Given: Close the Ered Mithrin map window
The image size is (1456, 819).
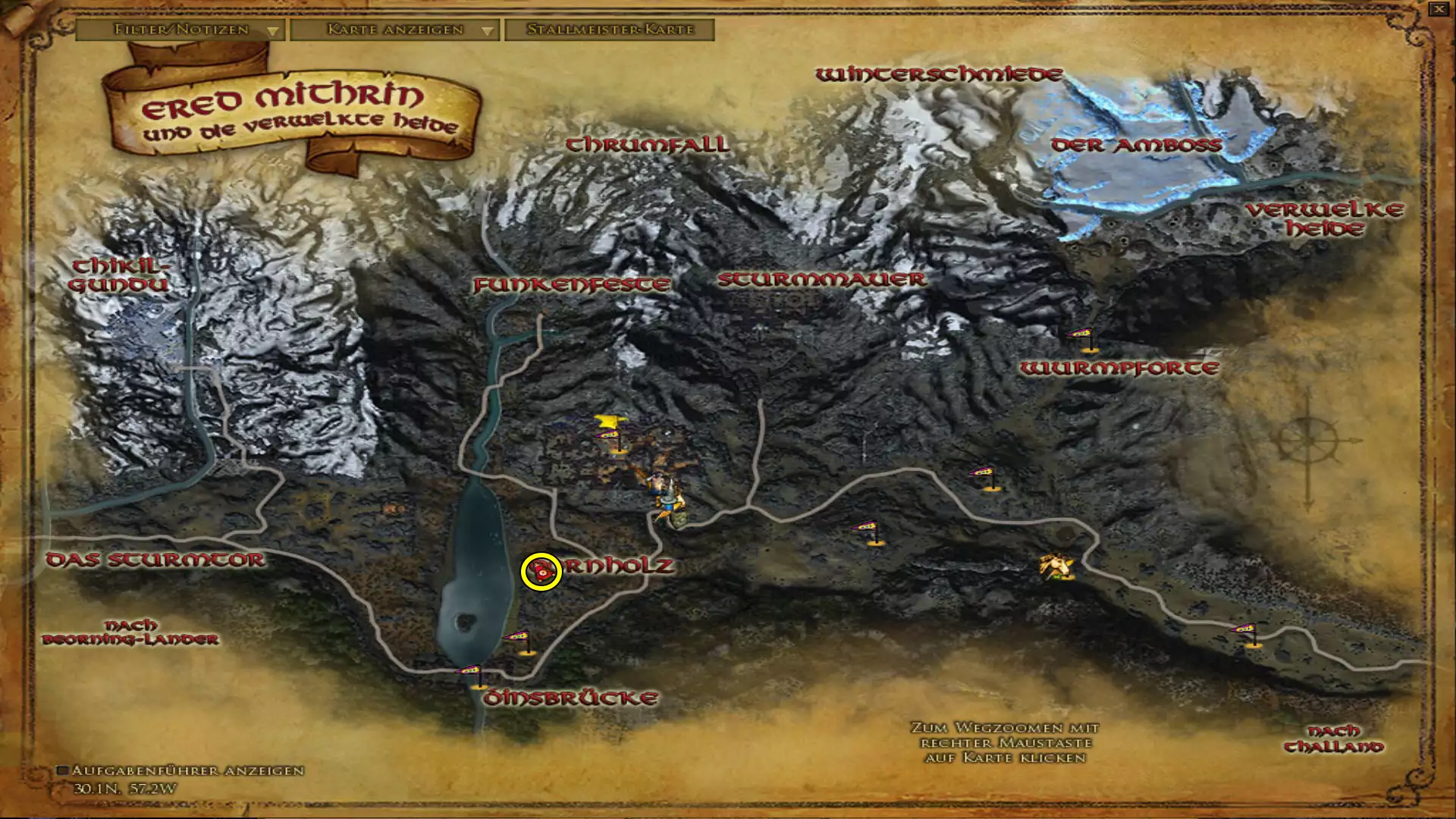Looking at the screenshot, I should (1439, 11).
